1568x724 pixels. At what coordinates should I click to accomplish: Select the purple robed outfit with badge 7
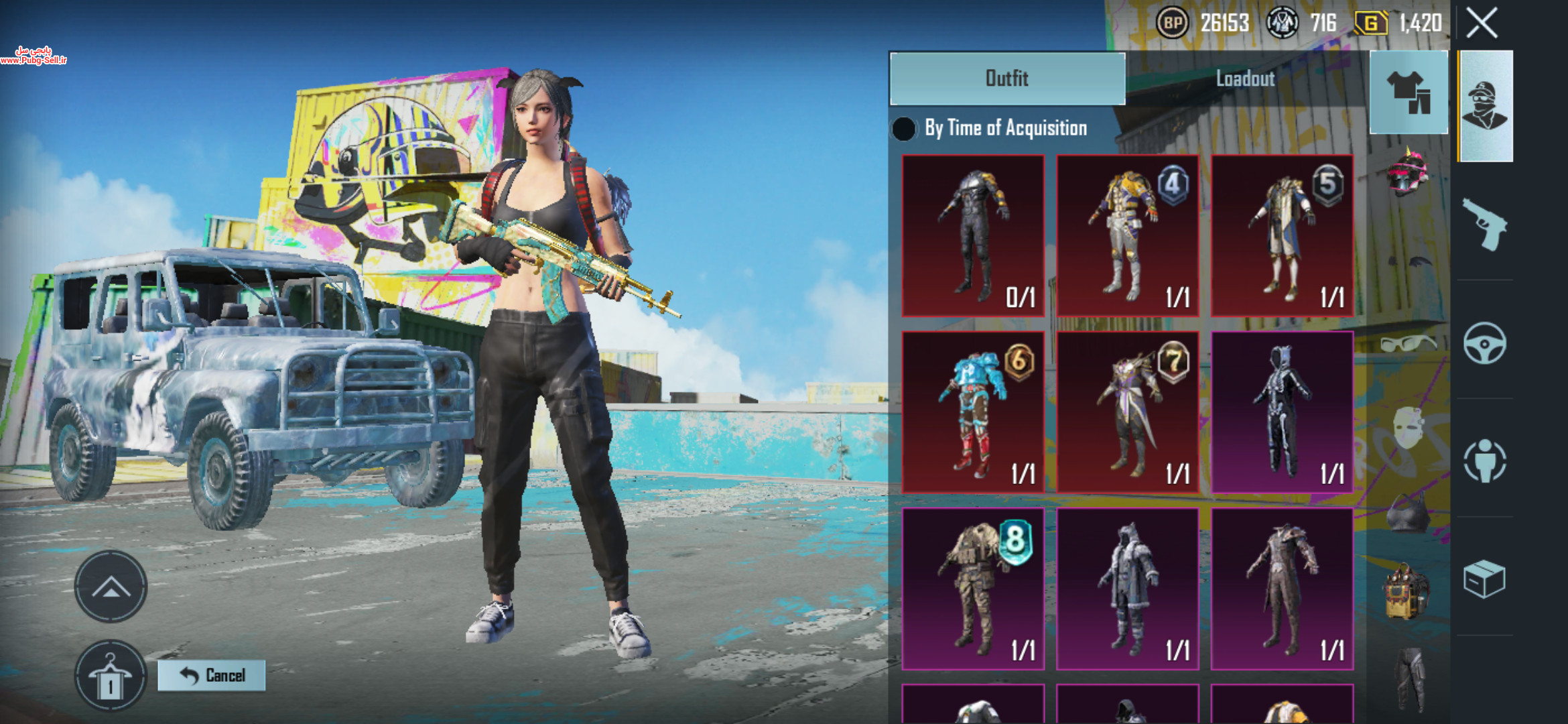[x=1128, y=412]
